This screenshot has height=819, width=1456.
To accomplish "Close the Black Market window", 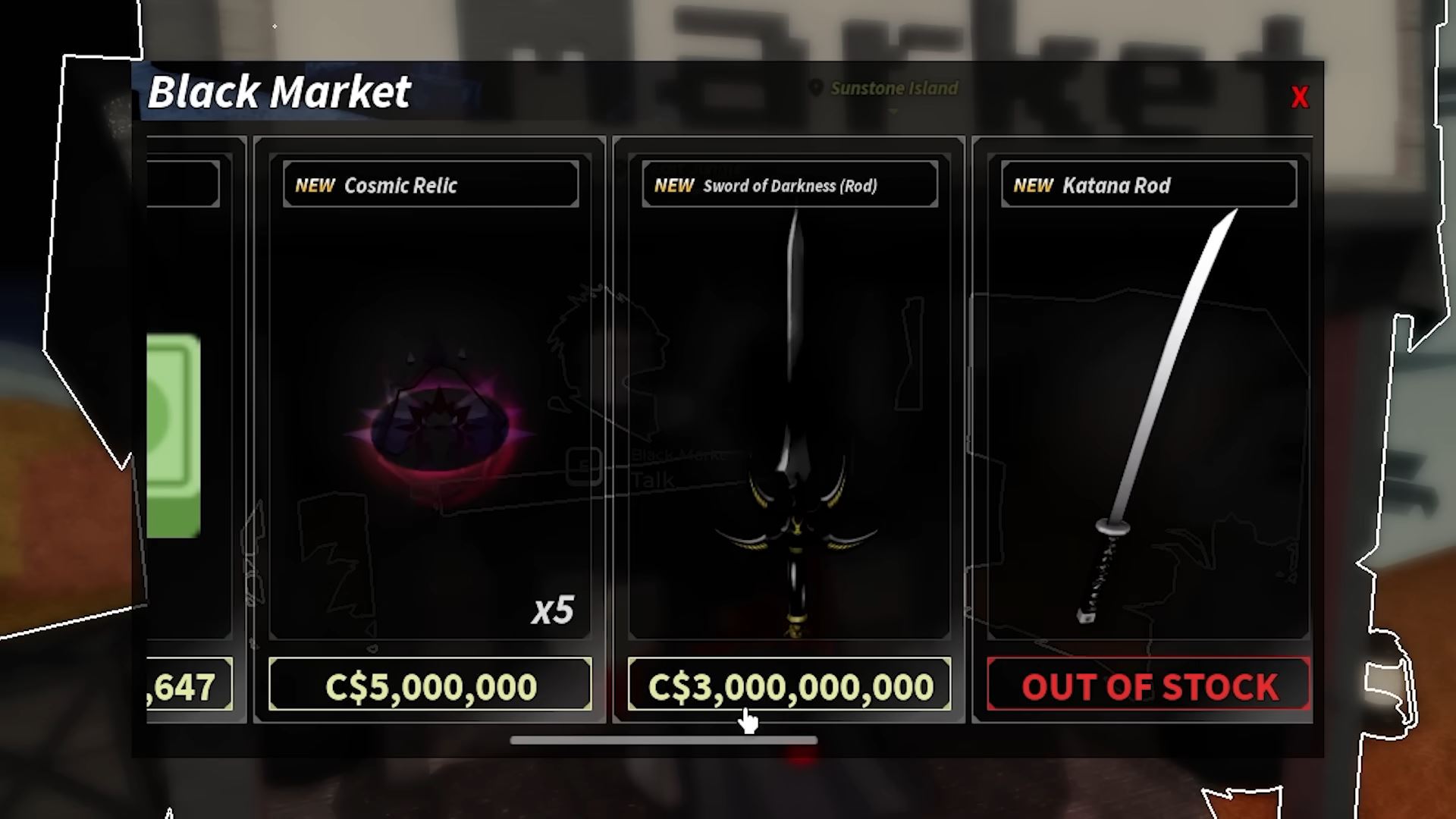I will click(x=1300, y=98).
